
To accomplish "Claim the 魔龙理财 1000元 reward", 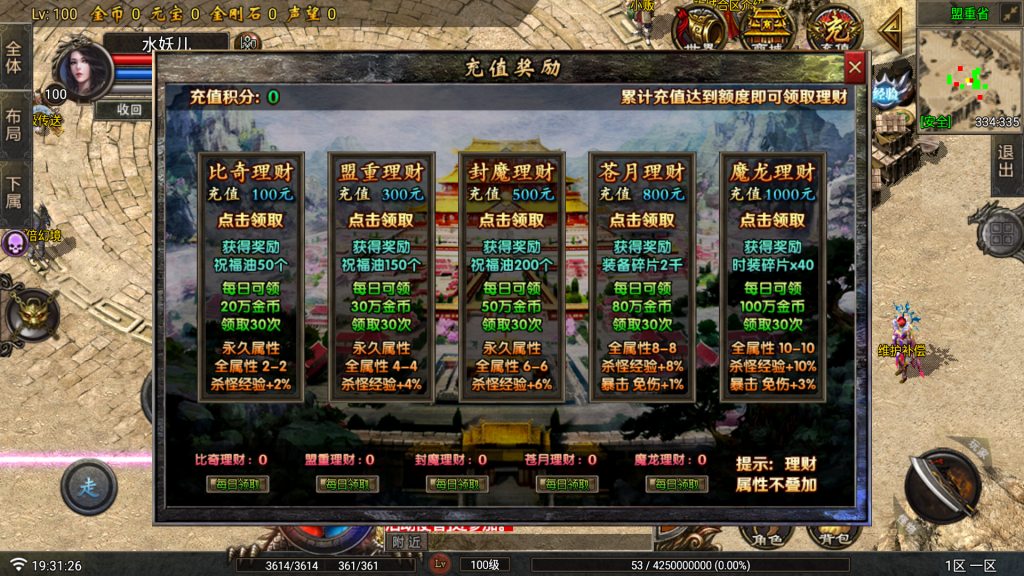I will [772, 220].
